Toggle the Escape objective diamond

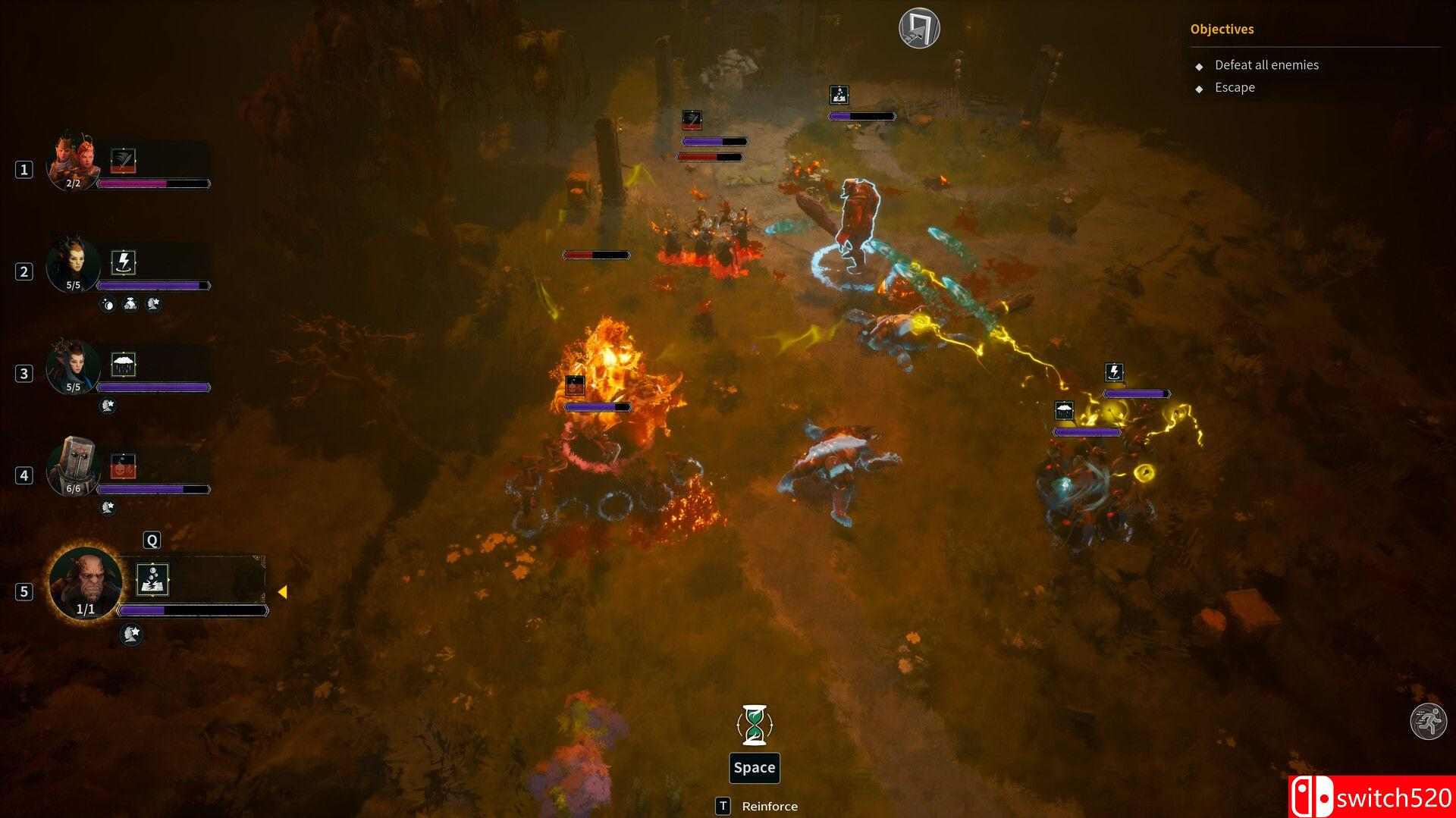coord(1199,88)
